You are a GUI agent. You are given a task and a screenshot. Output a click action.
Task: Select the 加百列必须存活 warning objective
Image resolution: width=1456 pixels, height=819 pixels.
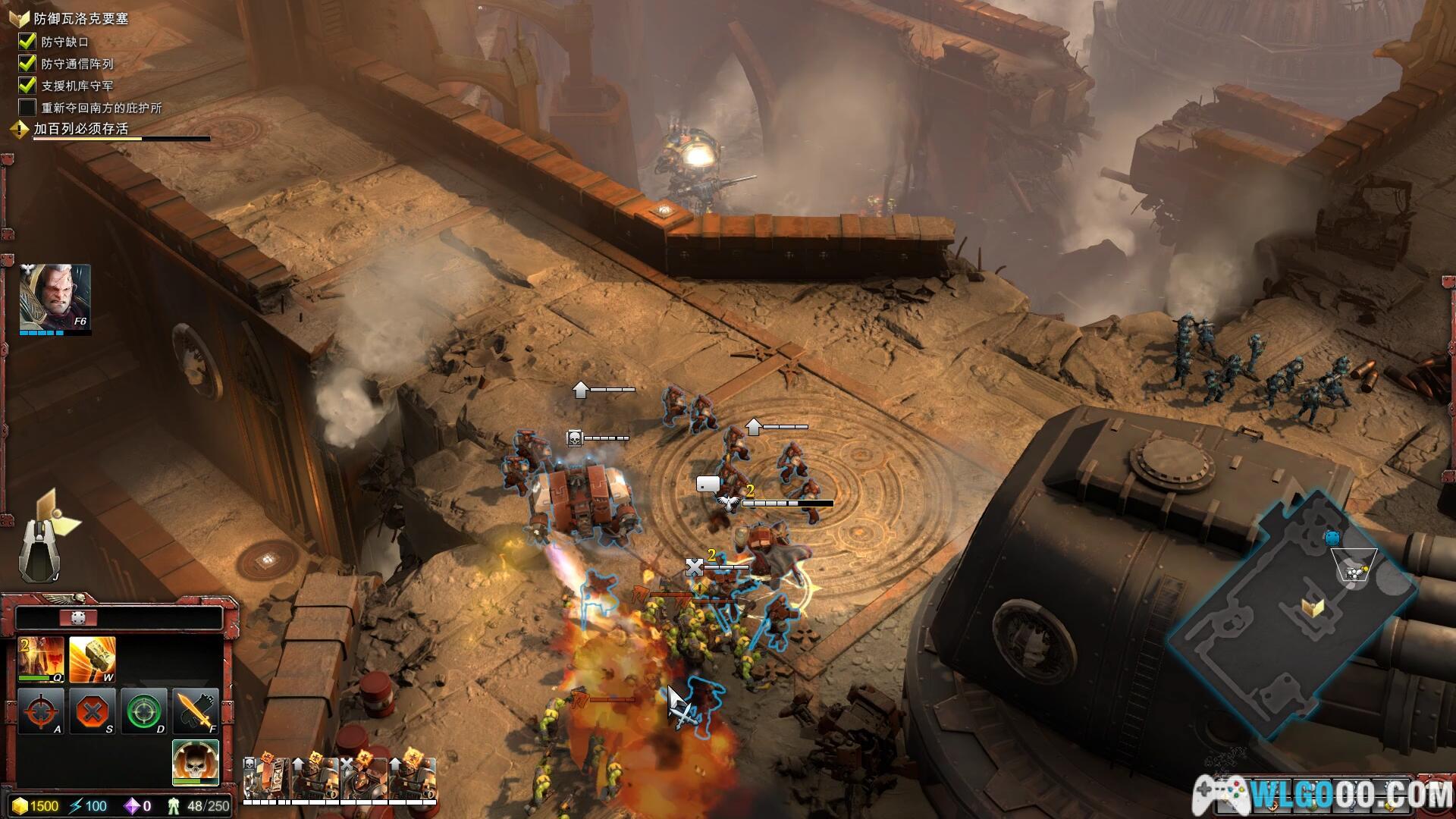tap(80, 129)
